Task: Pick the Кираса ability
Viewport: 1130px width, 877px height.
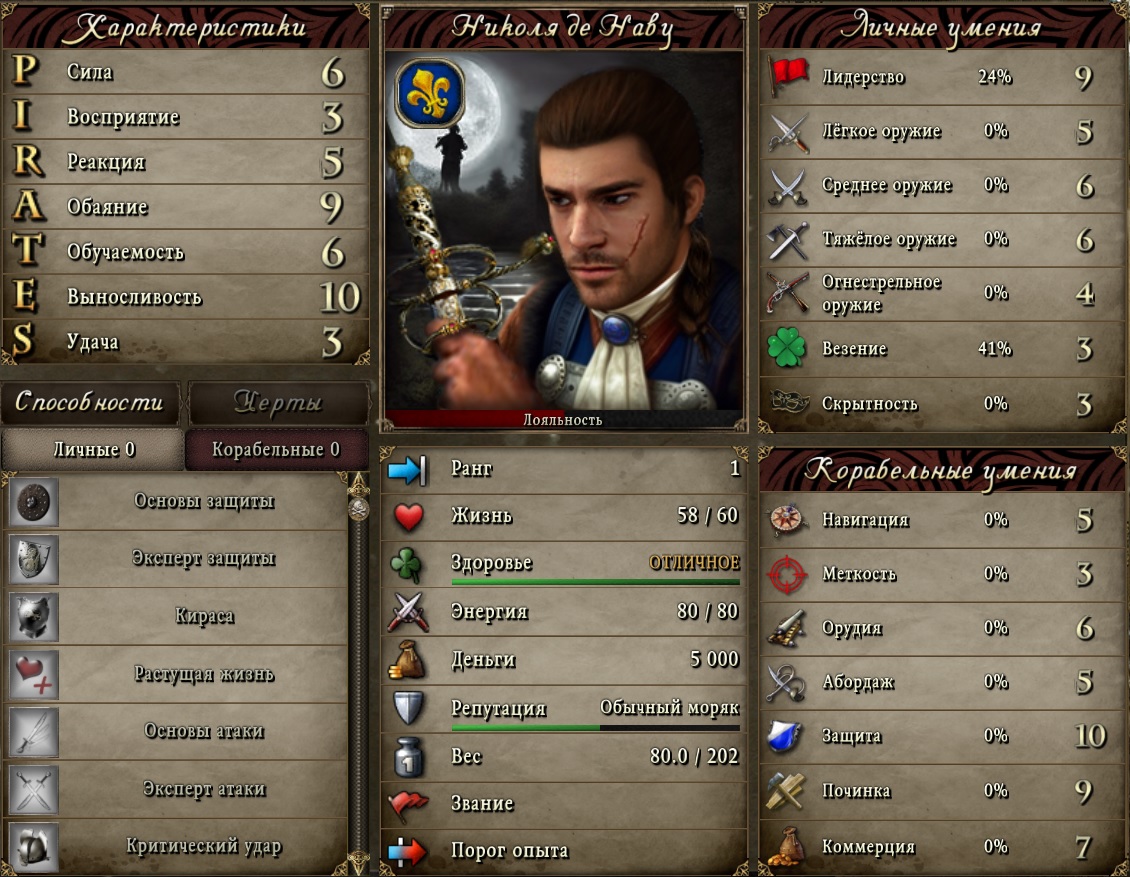Action: coord(203,616)
